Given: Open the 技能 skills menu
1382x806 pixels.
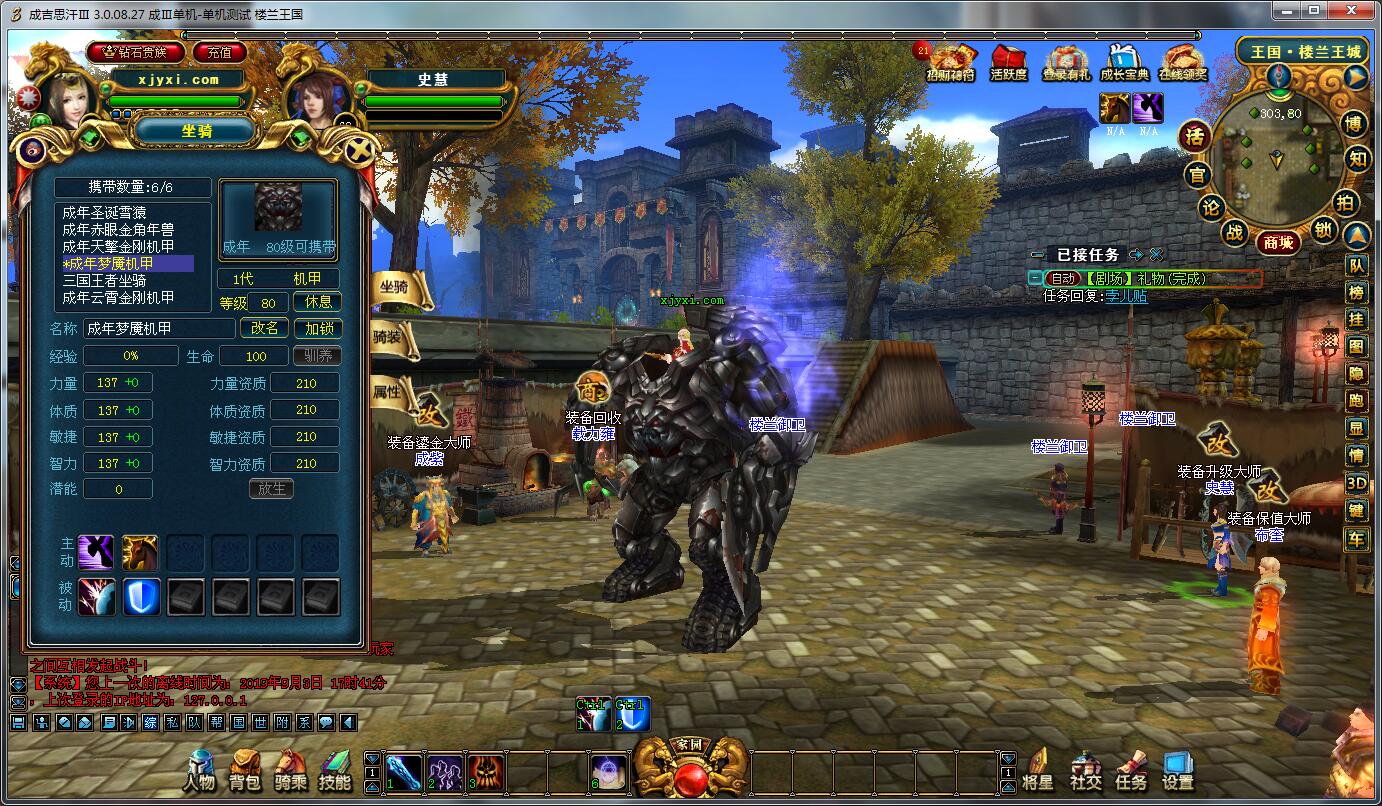Looking at the screenshot, I should (335, 771).
